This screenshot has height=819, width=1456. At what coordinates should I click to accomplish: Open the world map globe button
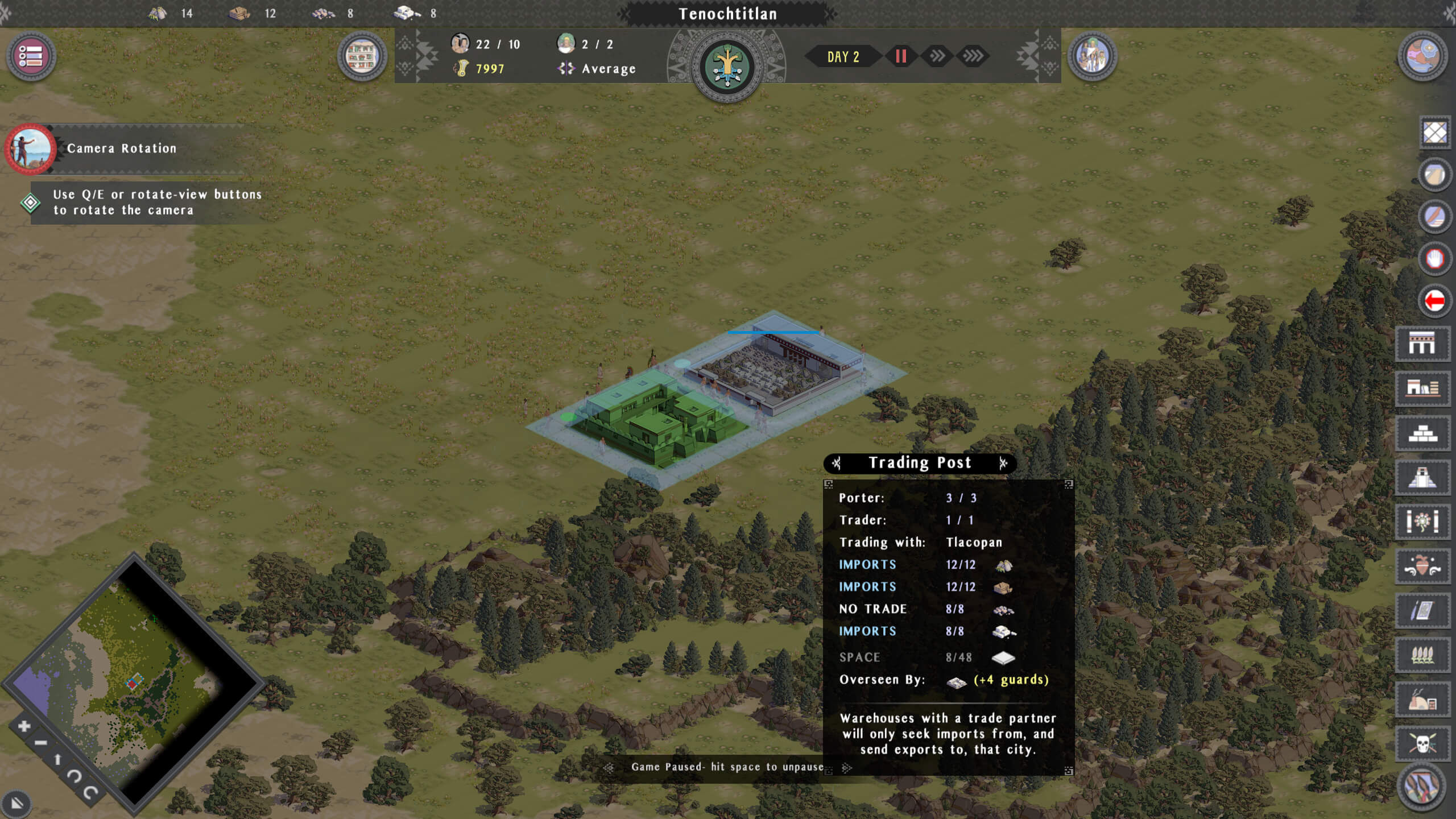pyautogui.click(x=1422, y=56)
